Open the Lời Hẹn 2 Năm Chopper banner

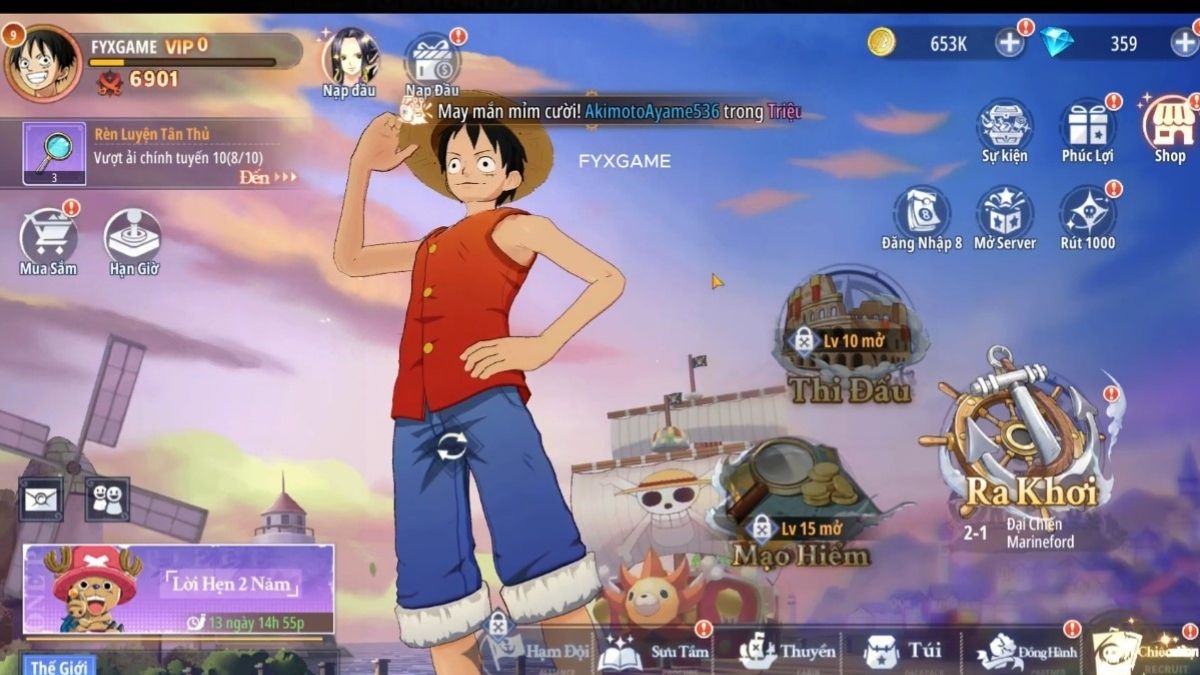point(178,589)
